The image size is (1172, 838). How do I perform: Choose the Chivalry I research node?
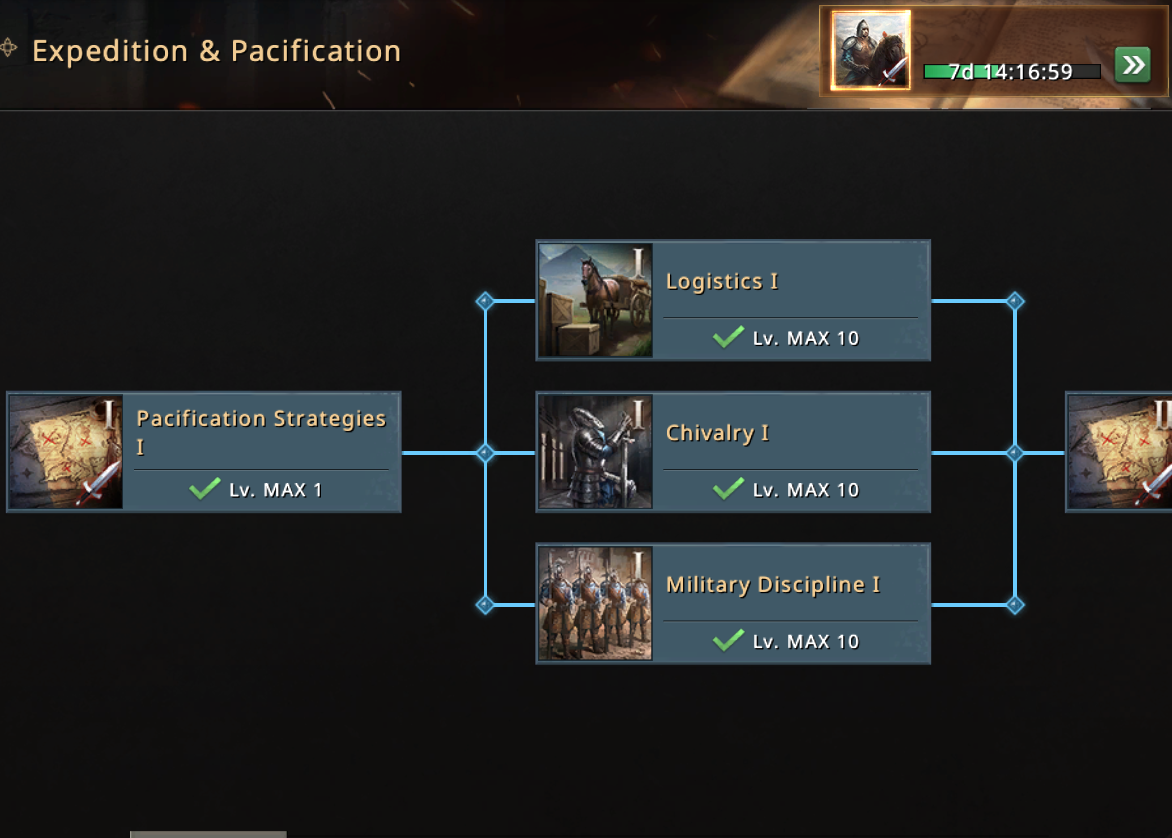pyautogui.click(x=733, y=452)
